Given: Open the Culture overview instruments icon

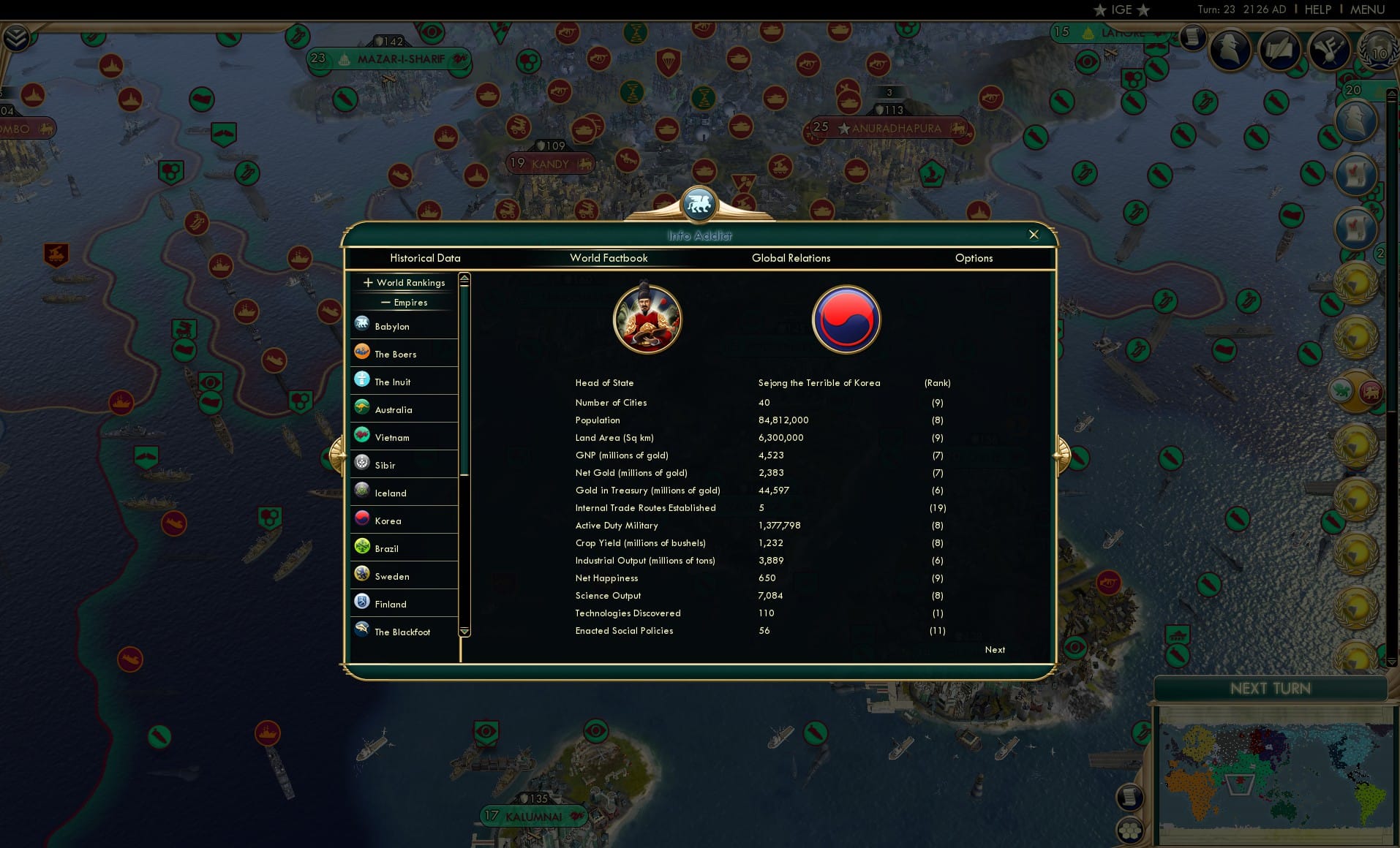Looking at the screenshot, I should point(1330,51).
